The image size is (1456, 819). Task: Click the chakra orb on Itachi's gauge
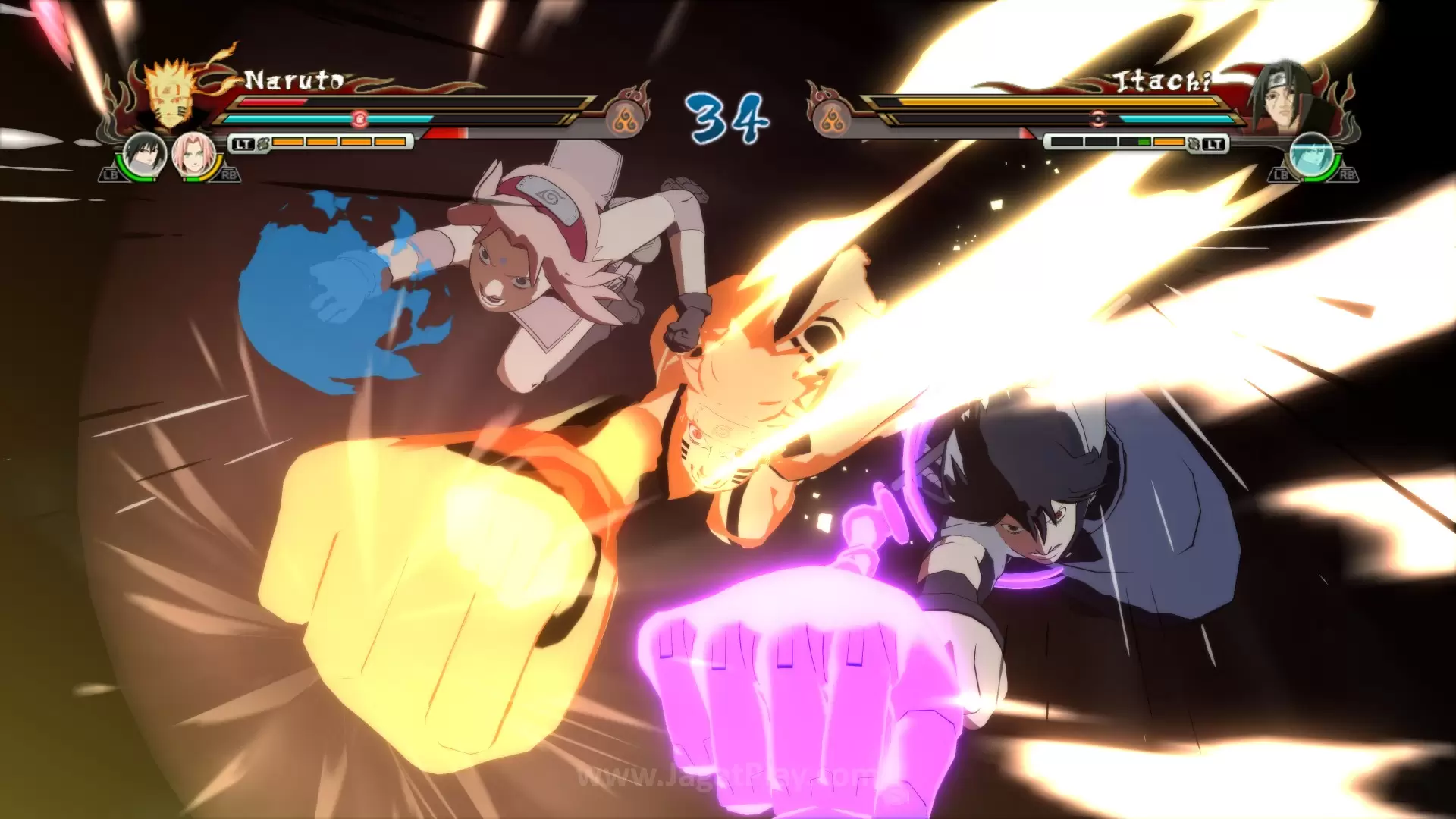pyautogui.click(x=1098, y=117)
